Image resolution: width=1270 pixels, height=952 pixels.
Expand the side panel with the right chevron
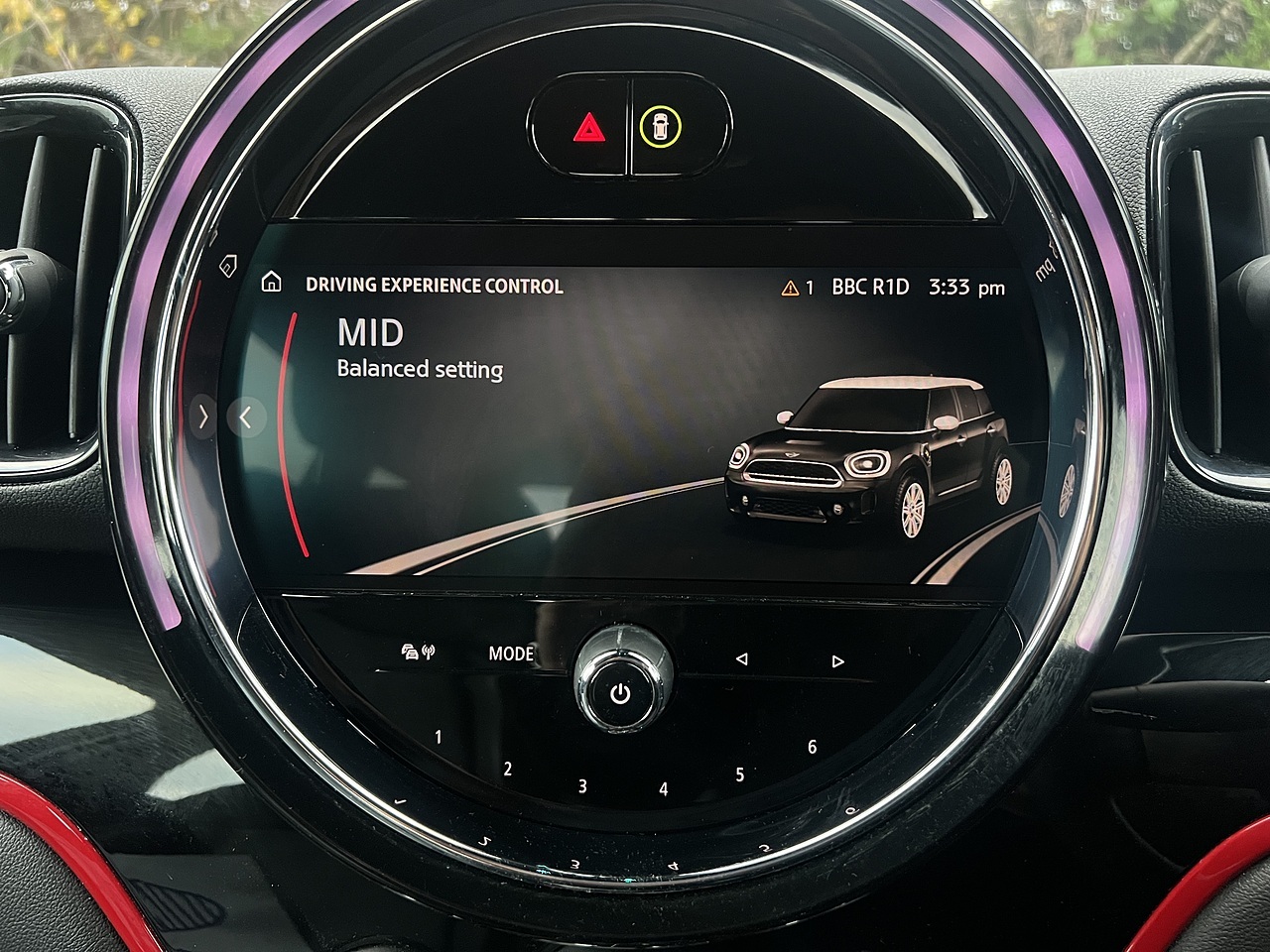[x=203, y=417]
